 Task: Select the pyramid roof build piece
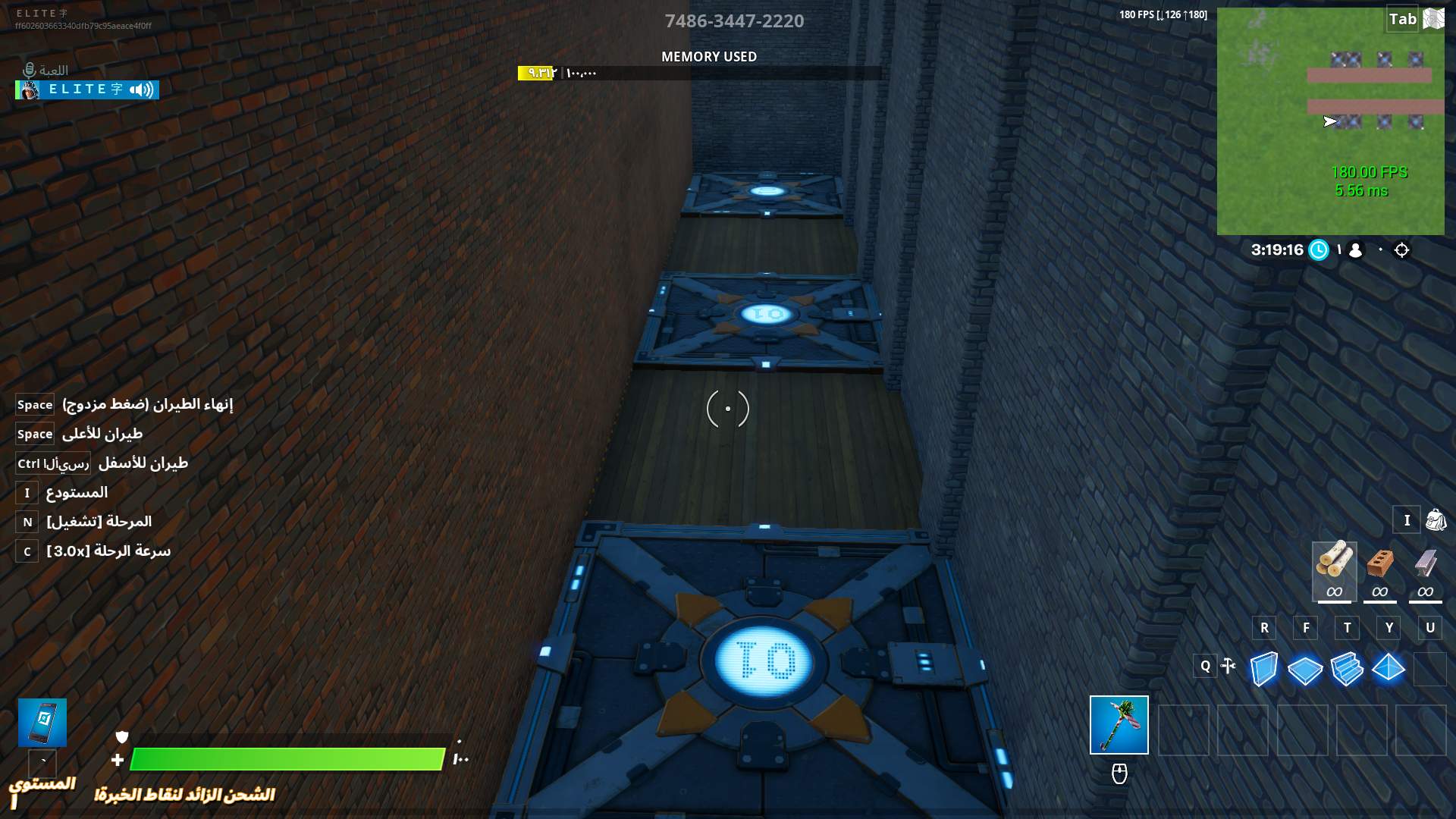pos(1389,667)
